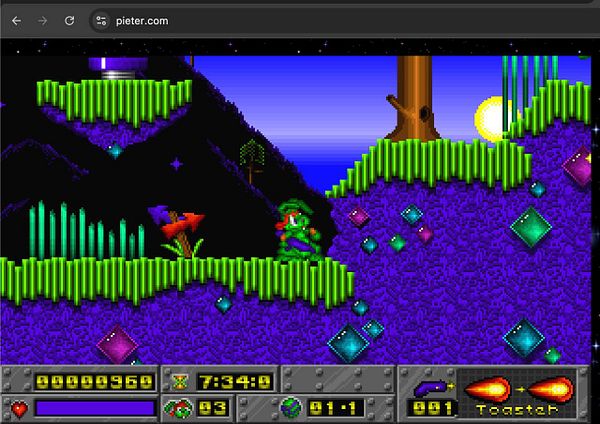
Task: Reload the browser page
Action: tap(70, 20)
